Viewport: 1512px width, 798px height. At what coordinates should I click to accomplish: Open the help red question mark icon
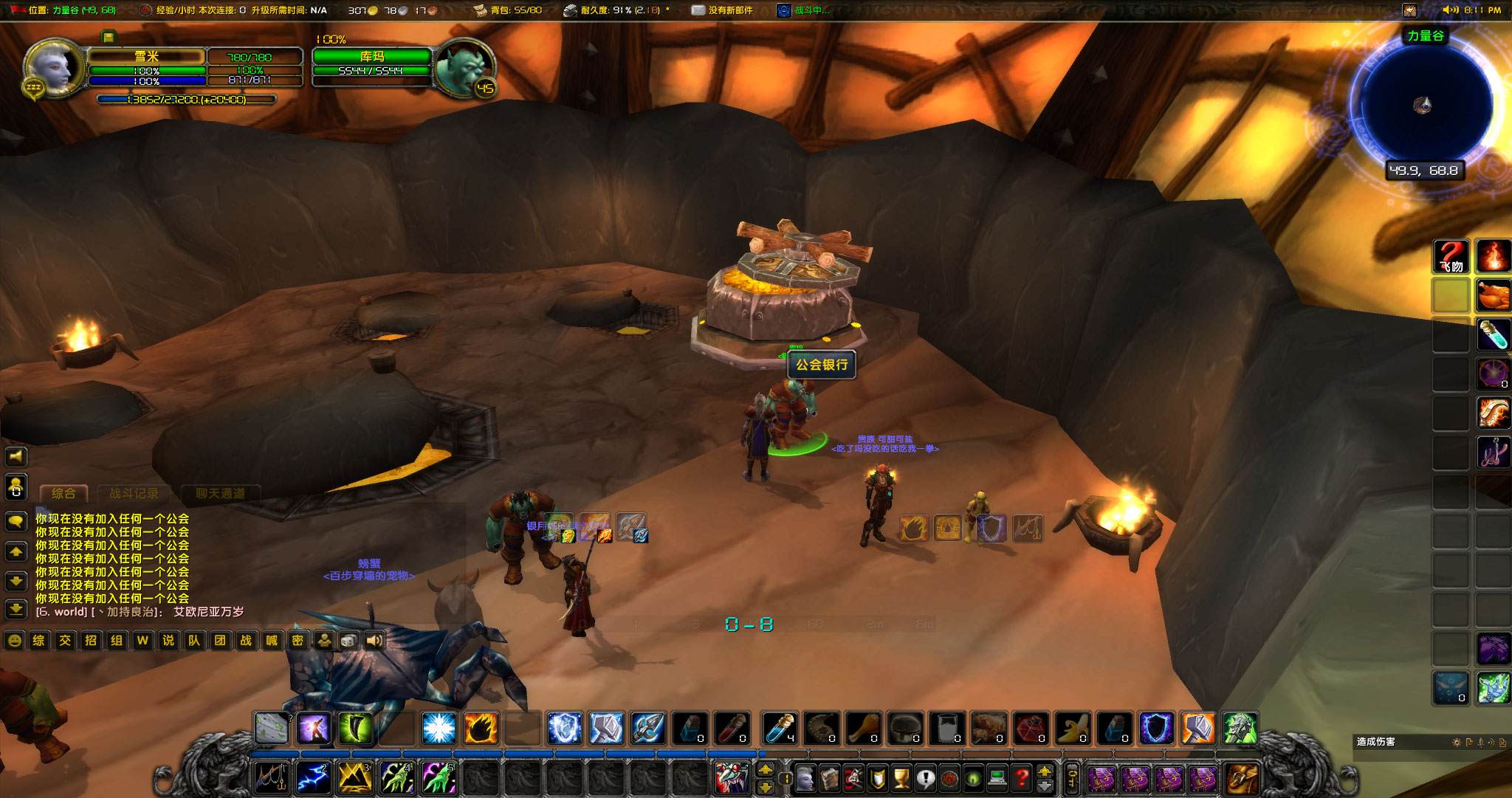pos(1020,778)
